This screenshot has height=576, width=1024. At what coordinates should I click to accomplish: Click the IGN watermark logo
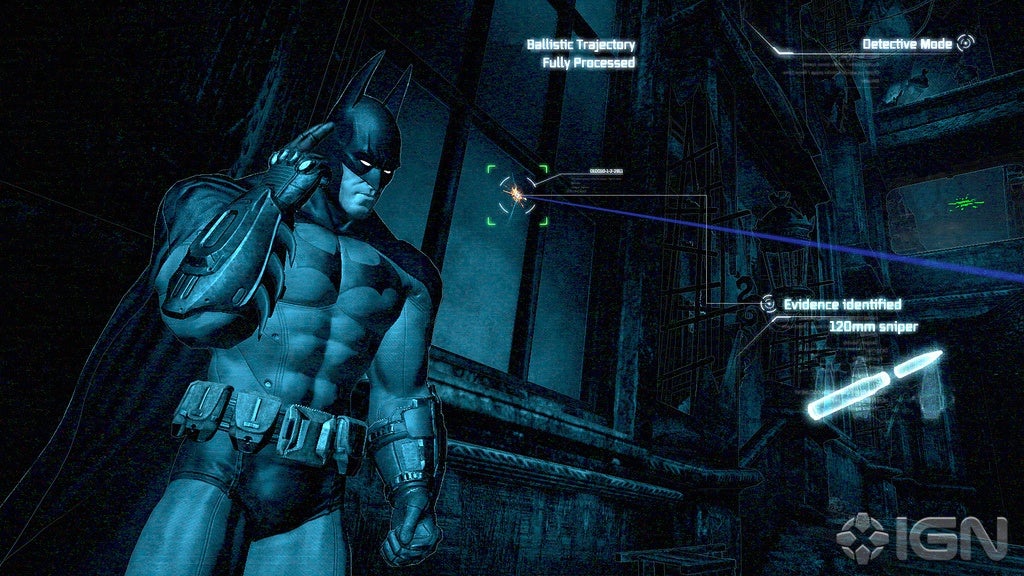(x=922, y=538)
